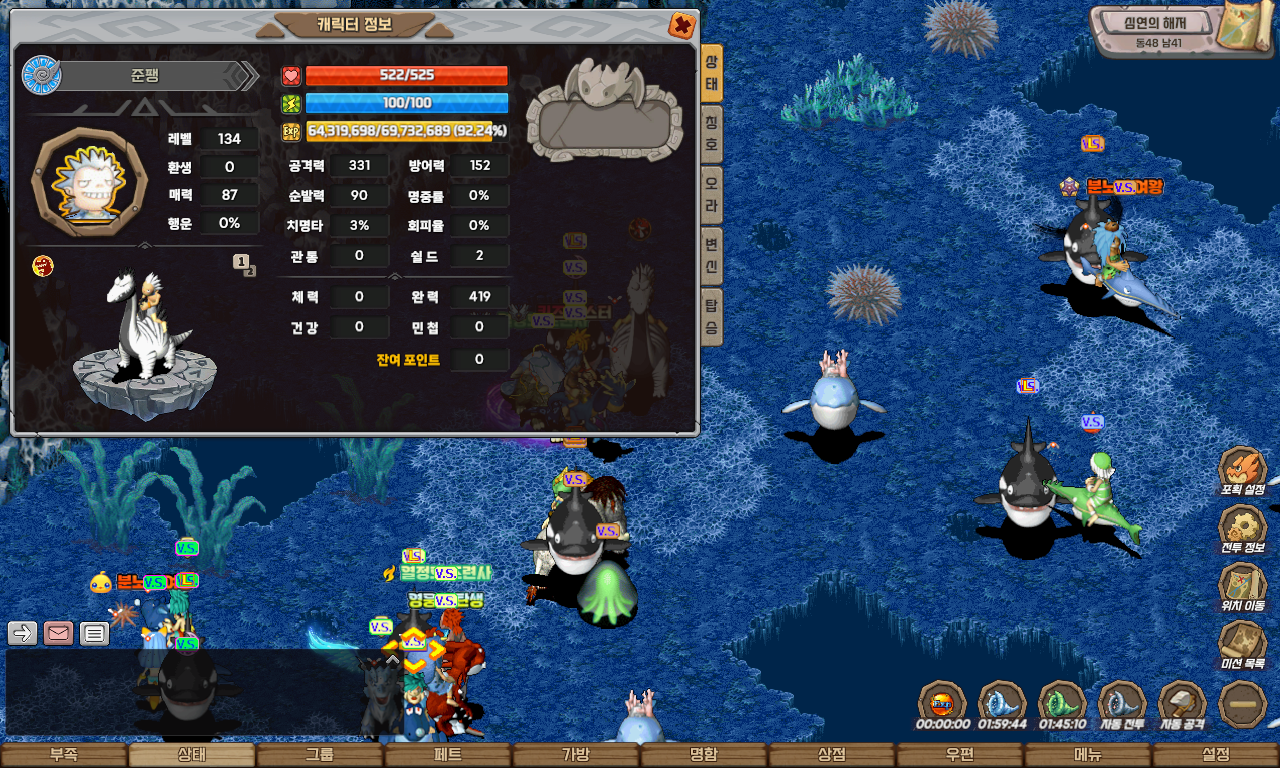Image resolution: width=1280 pixels, height=768 pixels.
Task: Check the 우편 mail menu
Action: (x=960, y=755)
